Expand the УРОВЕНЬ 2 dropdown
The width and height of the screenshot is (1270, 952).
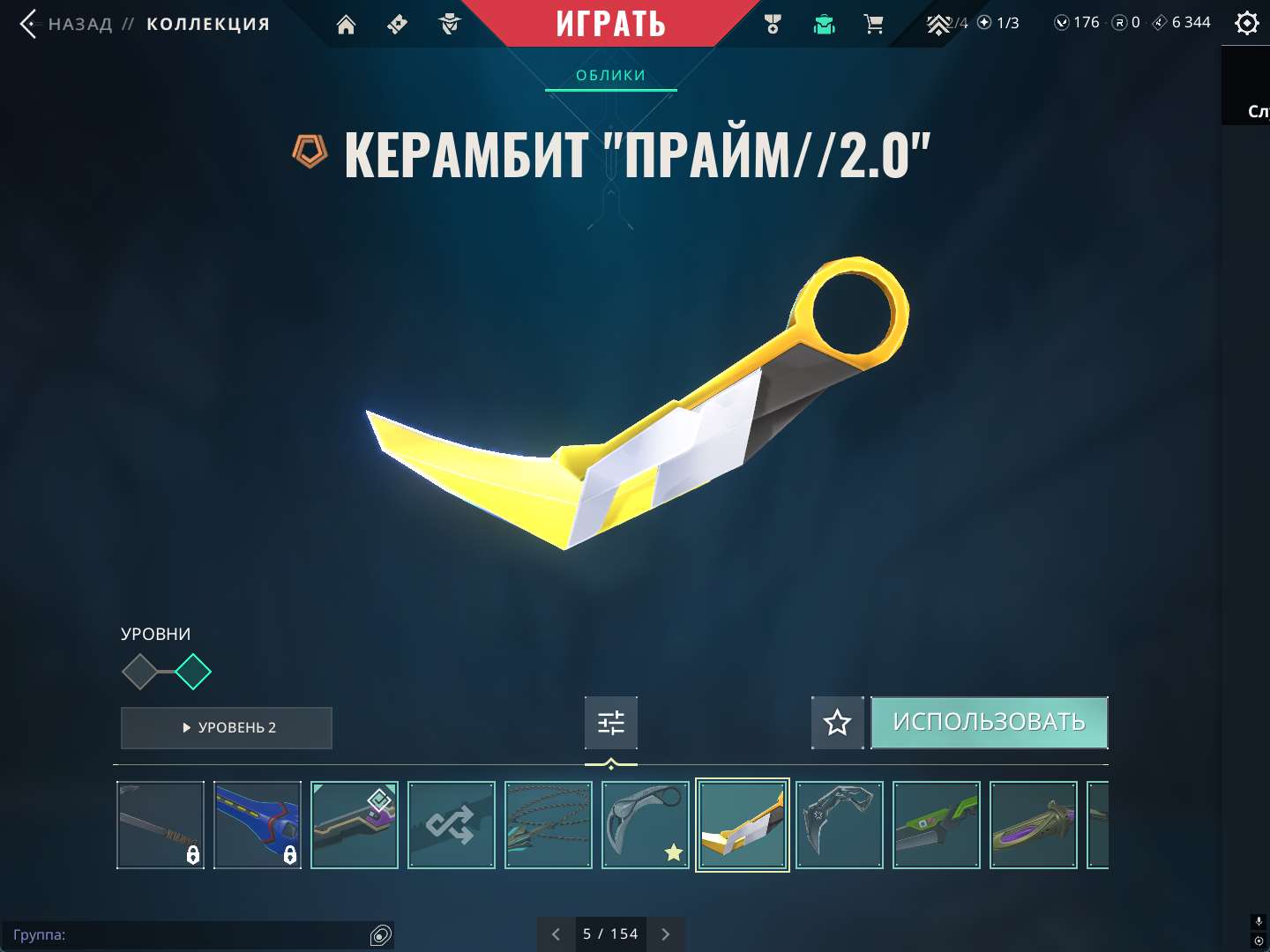[226, 728]
